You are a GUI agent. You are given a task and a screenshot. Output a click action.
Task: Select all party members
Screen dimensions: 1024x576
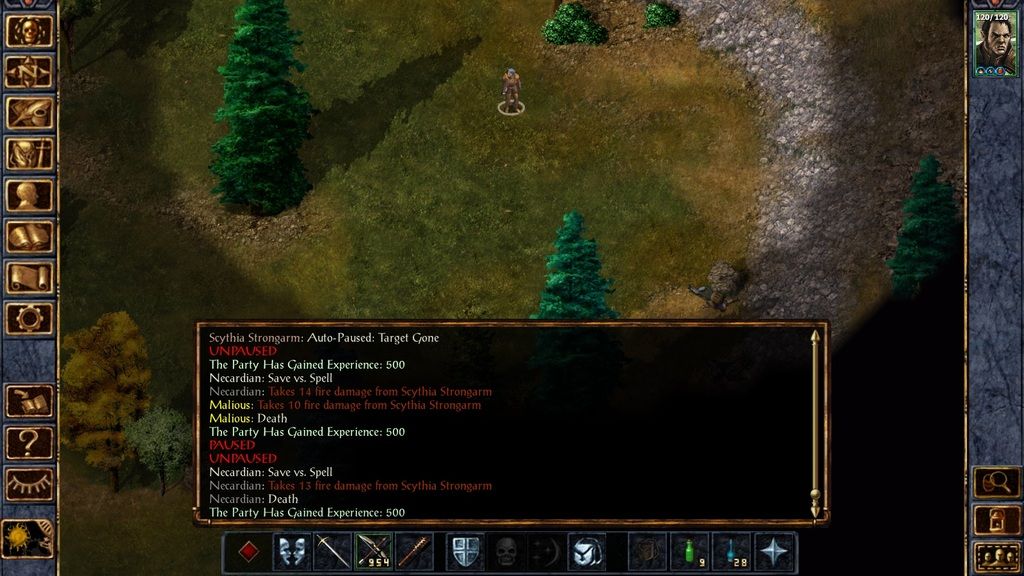tap(996, 554)
